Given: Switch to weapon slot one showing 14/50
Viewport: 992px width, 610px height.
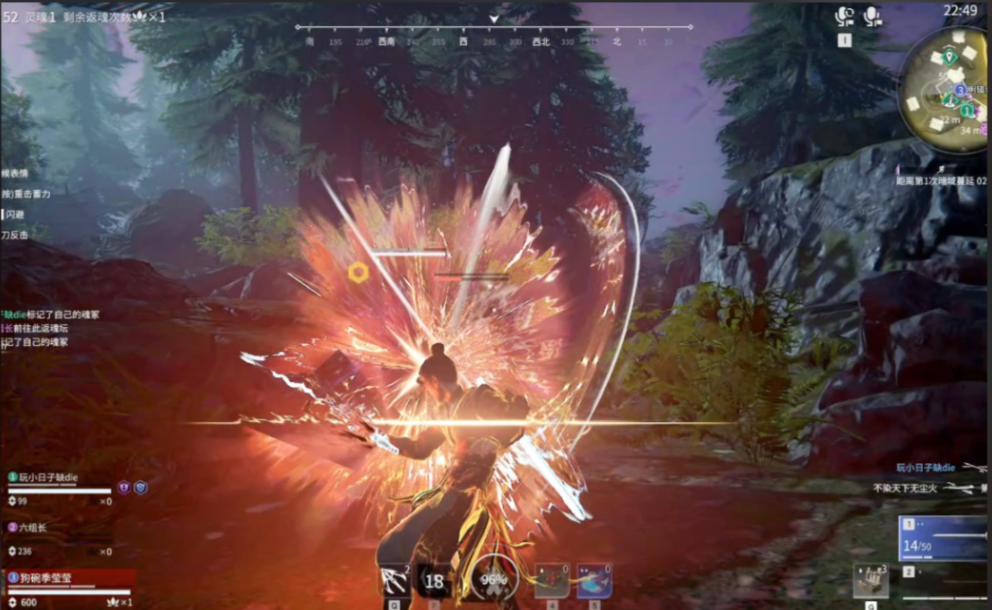Looking at the screenshot, I should tap(942, 539).
